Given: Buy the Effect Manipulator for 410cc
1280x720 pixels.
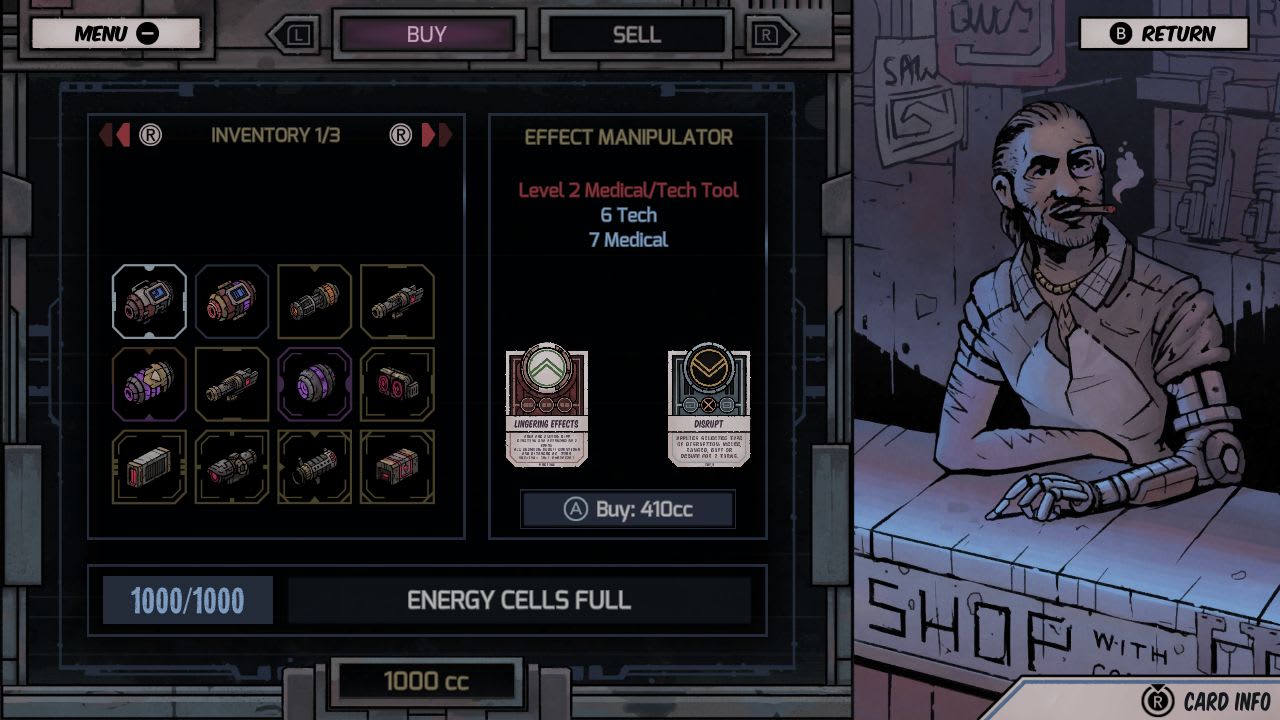Looking at the screenshot, I should pos(626,508).
